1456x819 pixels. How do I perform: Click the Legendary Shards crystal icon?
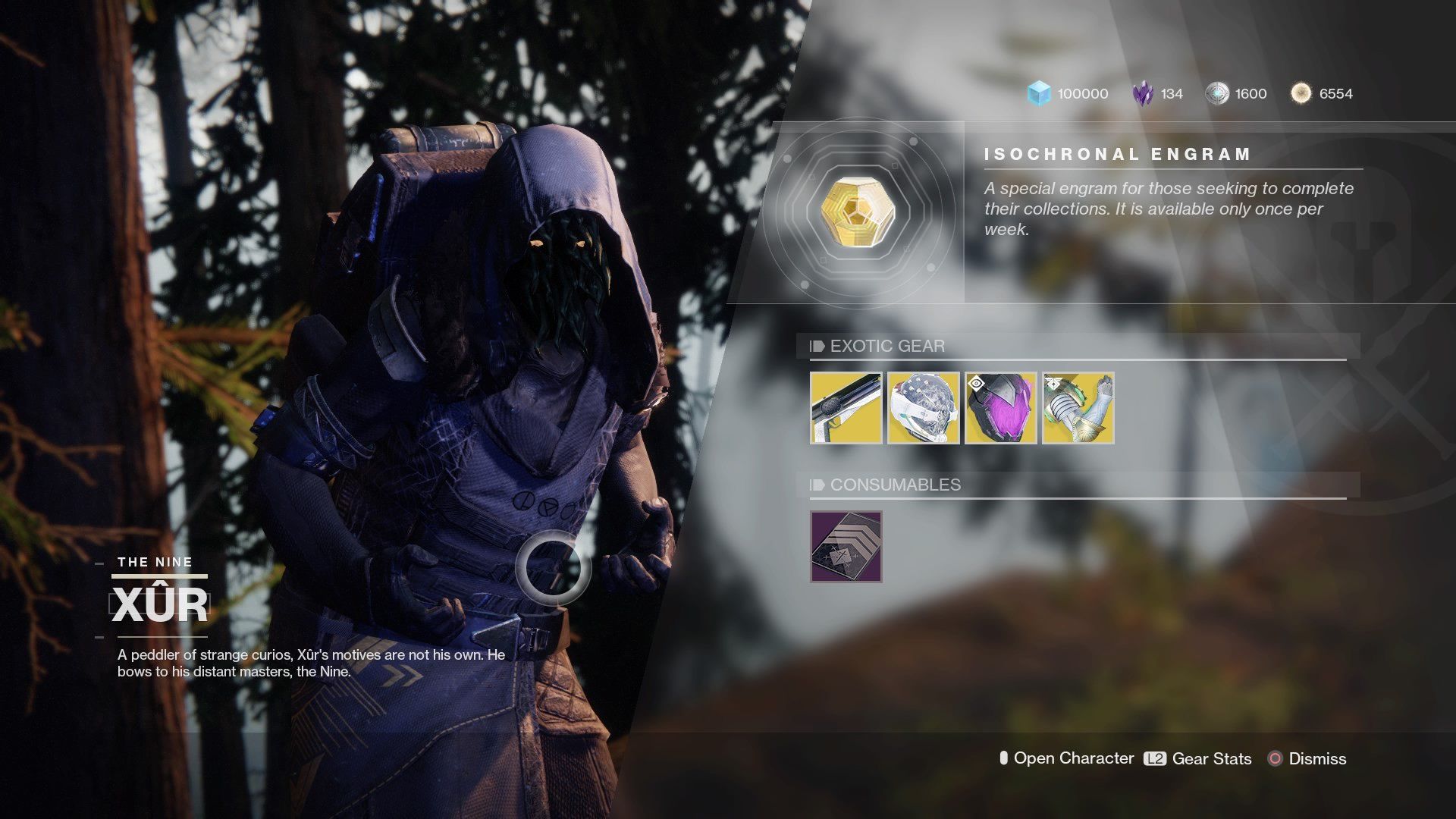(1144, 93)
